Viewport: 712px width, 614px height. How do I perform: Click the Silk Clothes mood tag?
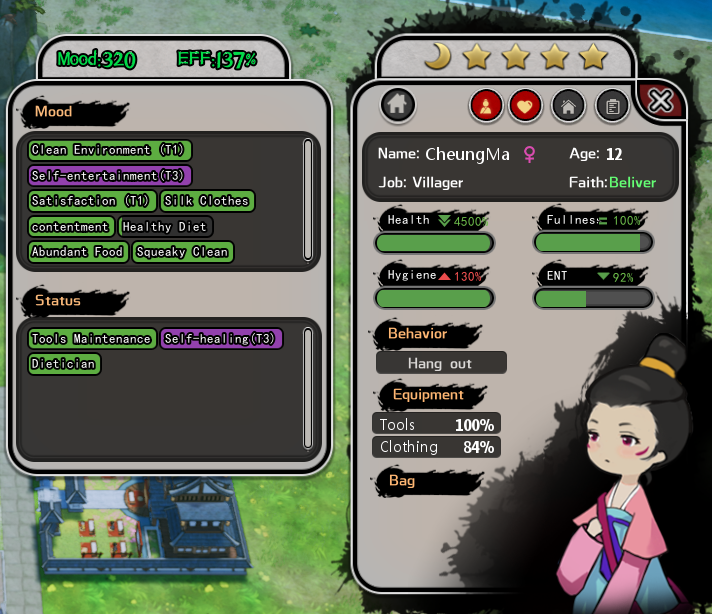(x=208, y=201)
